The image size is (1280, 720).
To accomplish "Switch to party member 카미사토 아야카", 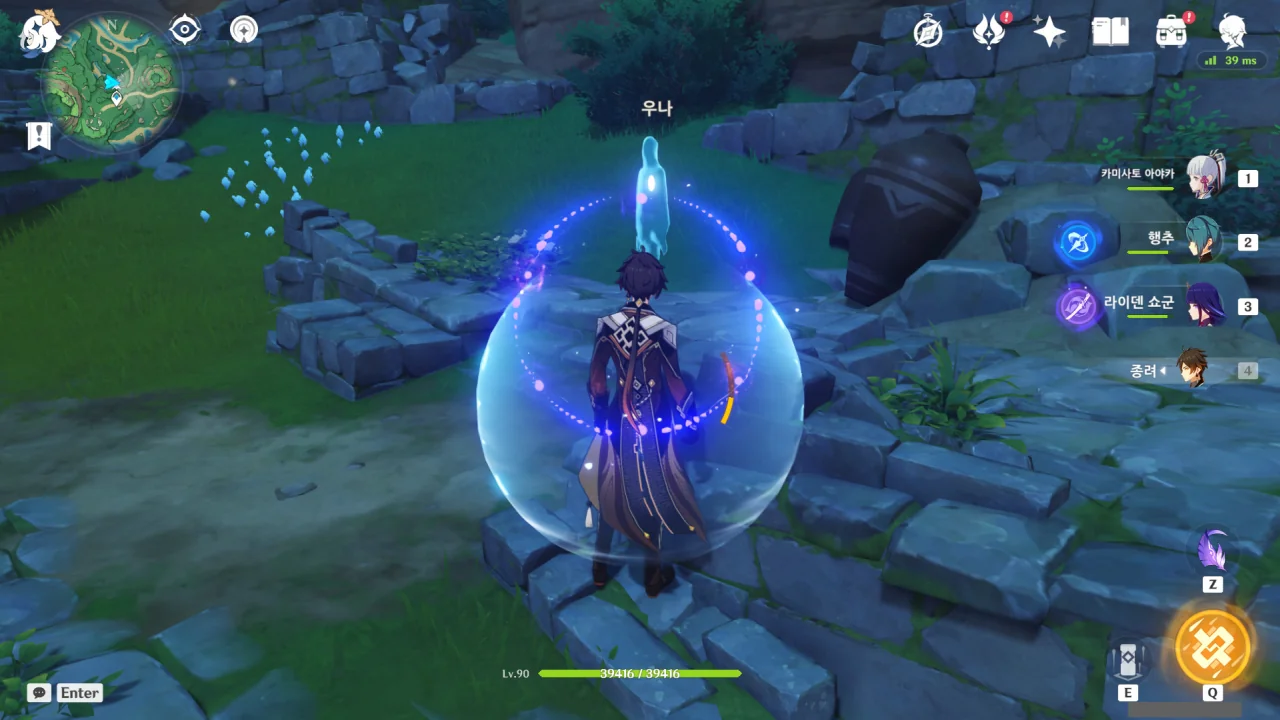I will click(x=1205, y=178).
